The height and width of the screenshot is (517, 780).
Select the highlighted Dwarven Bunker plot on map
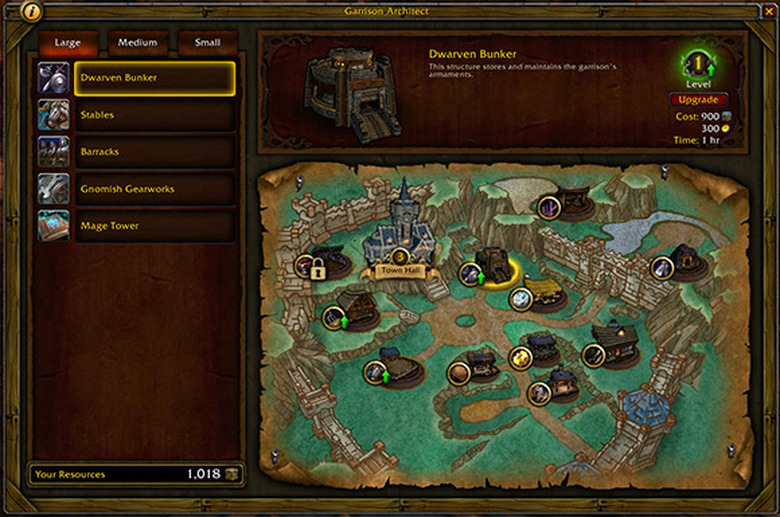492,267
